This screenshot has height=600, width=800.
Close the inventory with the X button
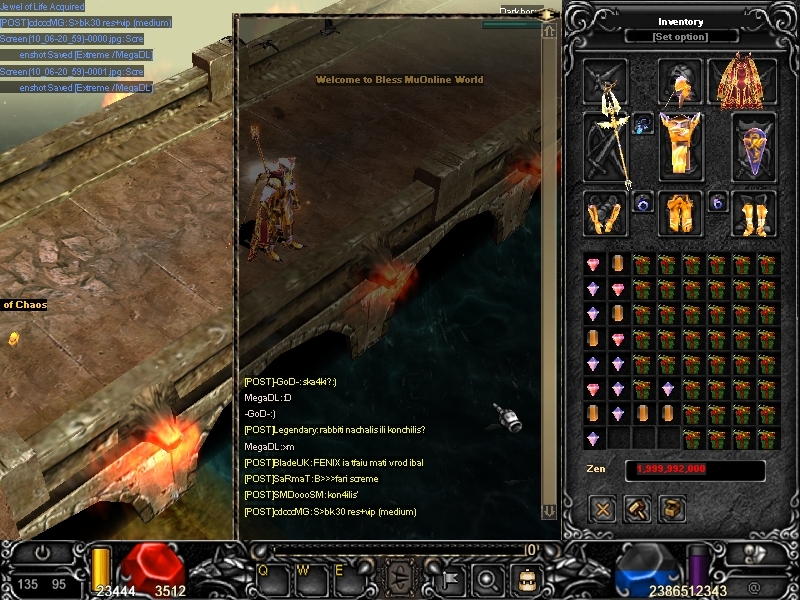pyautogui.click(x=603, y=509)
